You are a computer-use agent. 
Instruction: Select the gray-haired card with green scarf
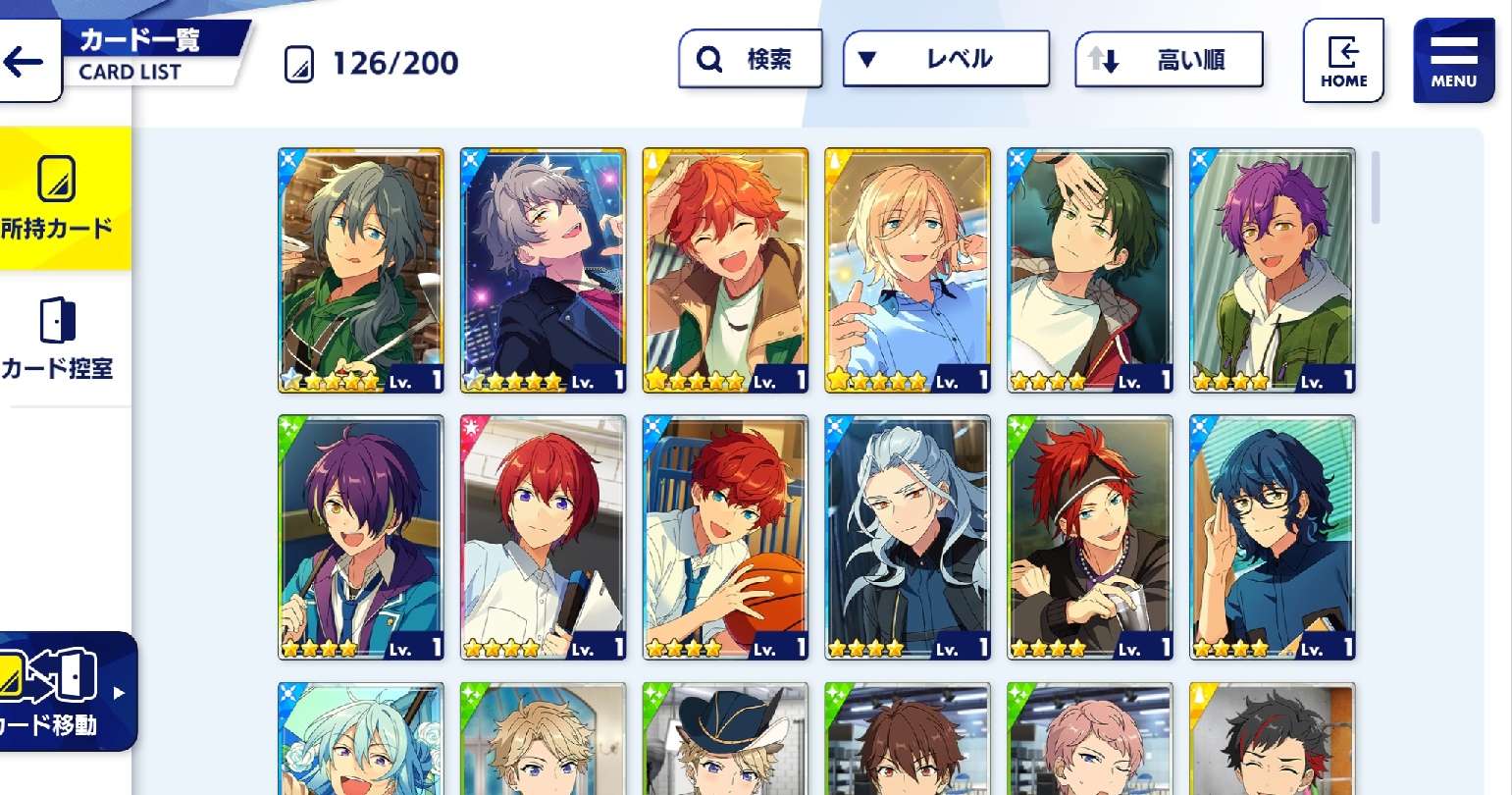tap(360, 270)
